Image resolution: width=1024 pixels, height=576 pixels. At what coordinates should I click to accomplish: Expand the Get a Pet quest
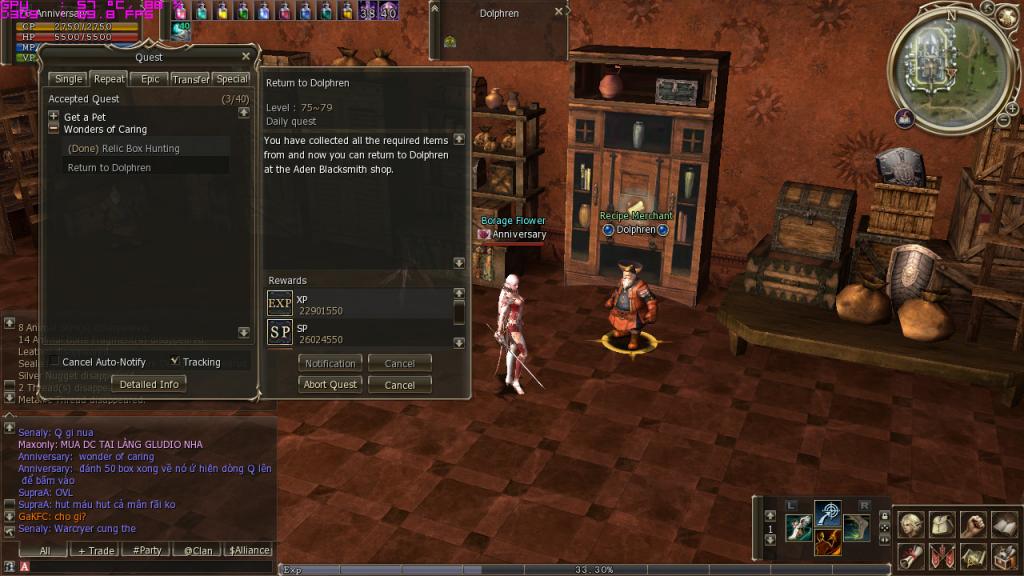[x=54, y=117]
